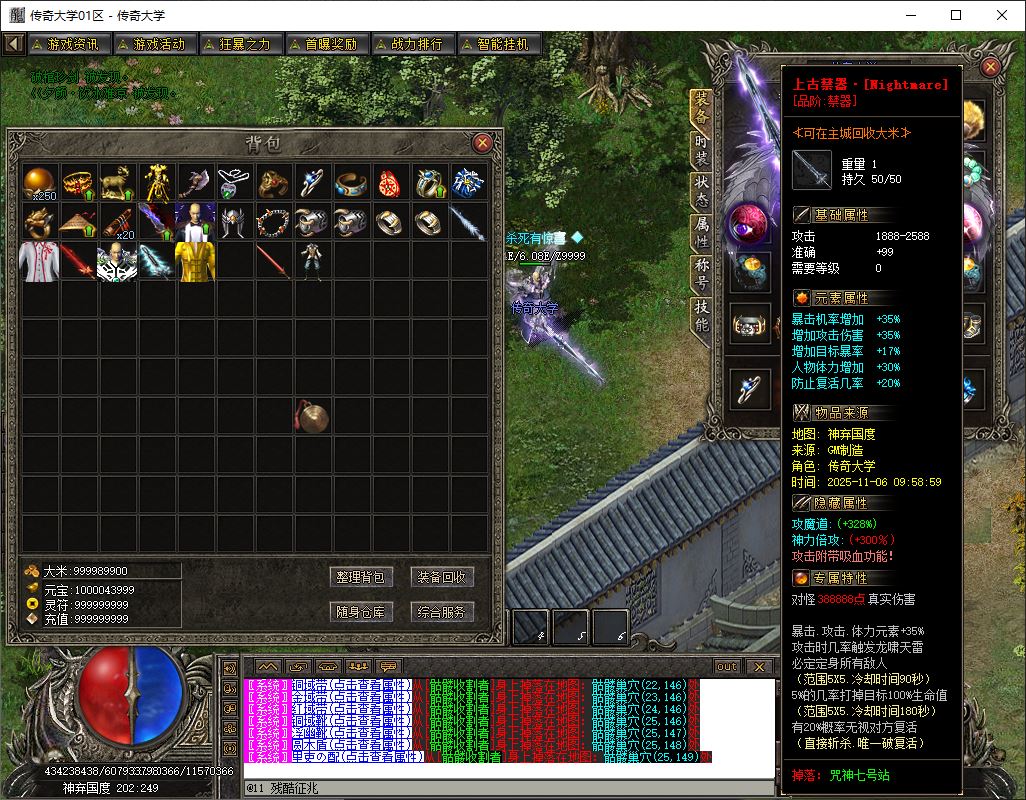This screenshot has width=1026, height=800.
Task: Open the 首爆奖励 menu
Action: 325,44
